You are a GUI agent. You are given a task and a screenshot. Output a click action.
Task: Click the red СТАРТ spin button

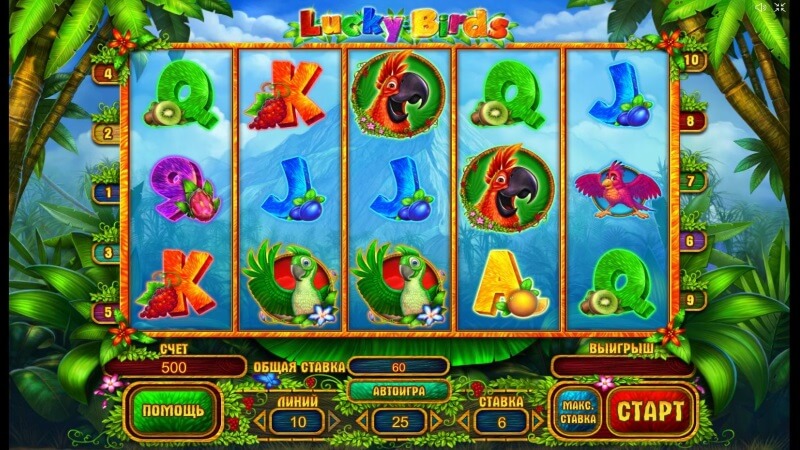pos(650,410)
